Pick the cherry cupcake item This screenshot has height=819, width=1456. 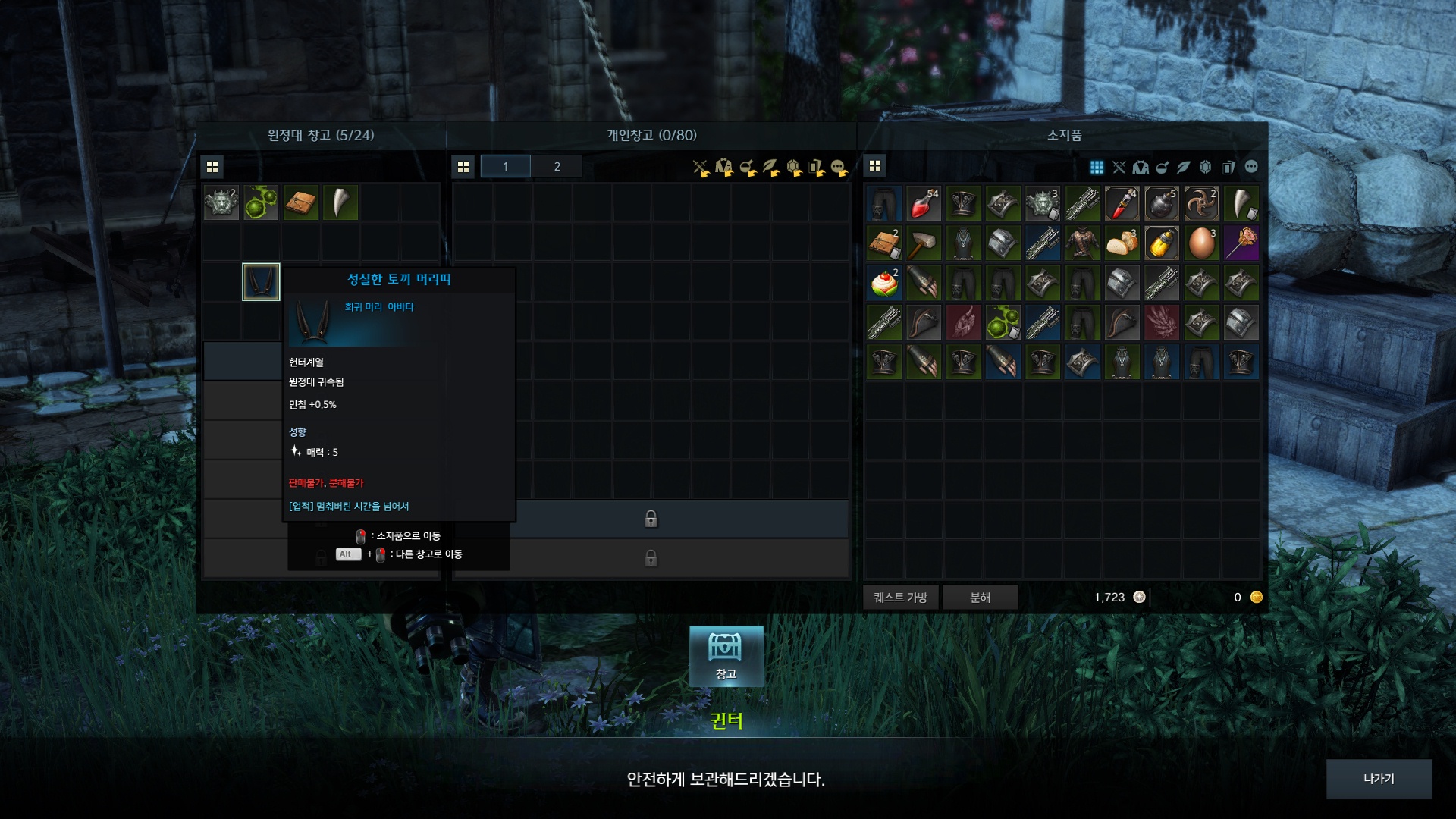point(884,283)
